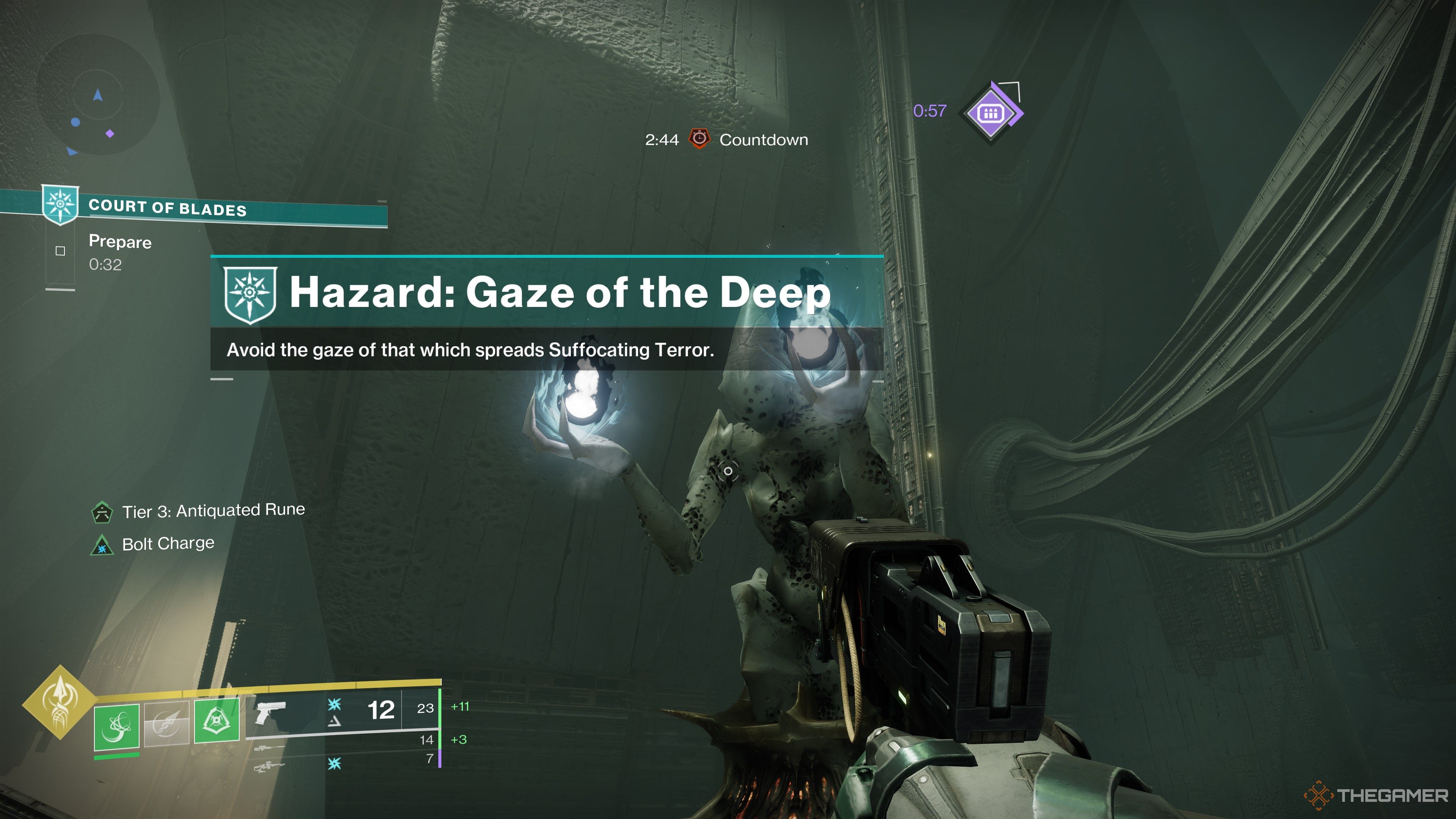
Task: Switch to the heavy weapon in the bottom slot
Action: pyautogui.click(x=269, y=767)
